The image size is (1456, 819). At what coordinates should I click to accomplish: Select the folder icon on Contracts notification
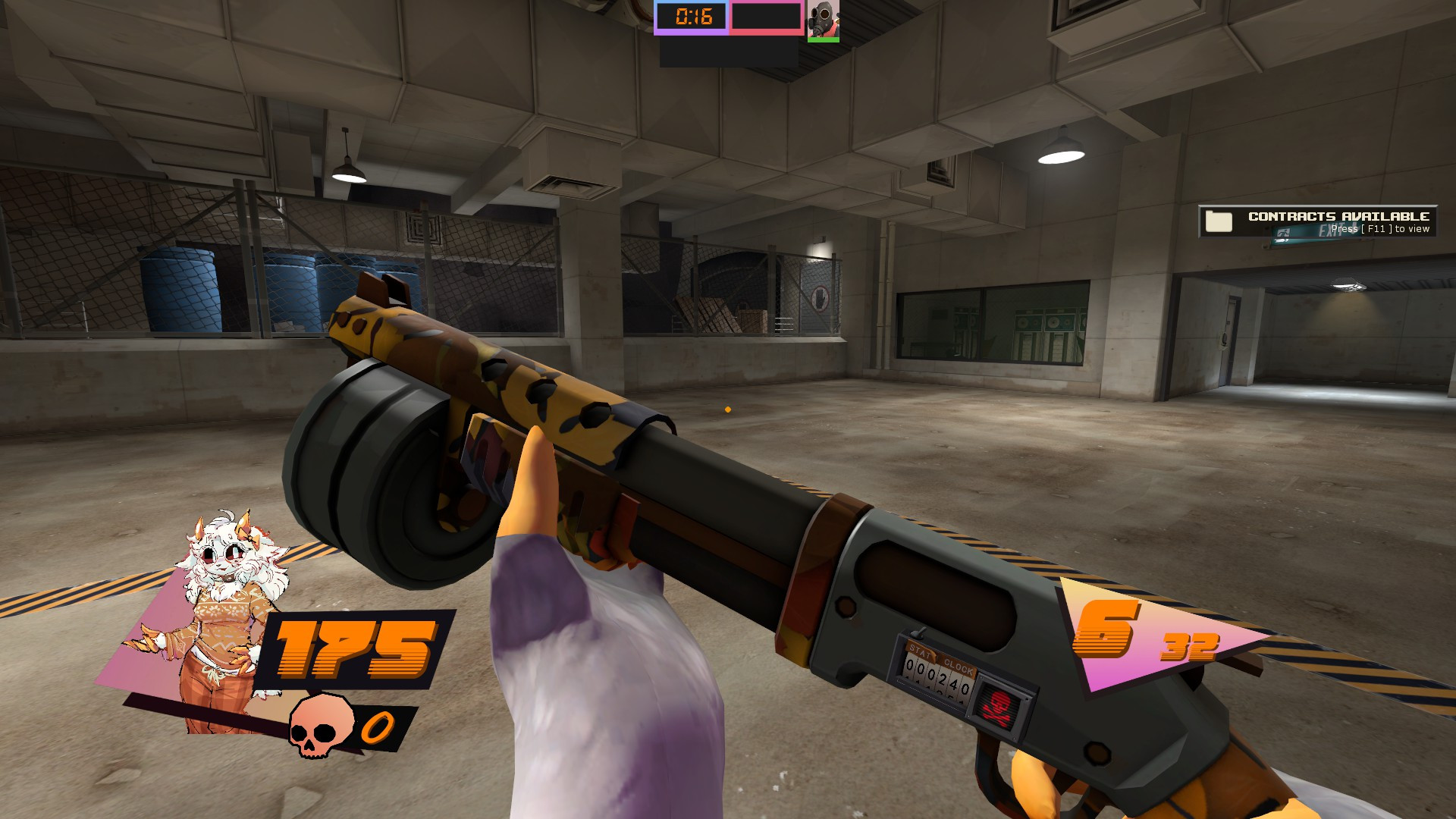point(1219,222)
